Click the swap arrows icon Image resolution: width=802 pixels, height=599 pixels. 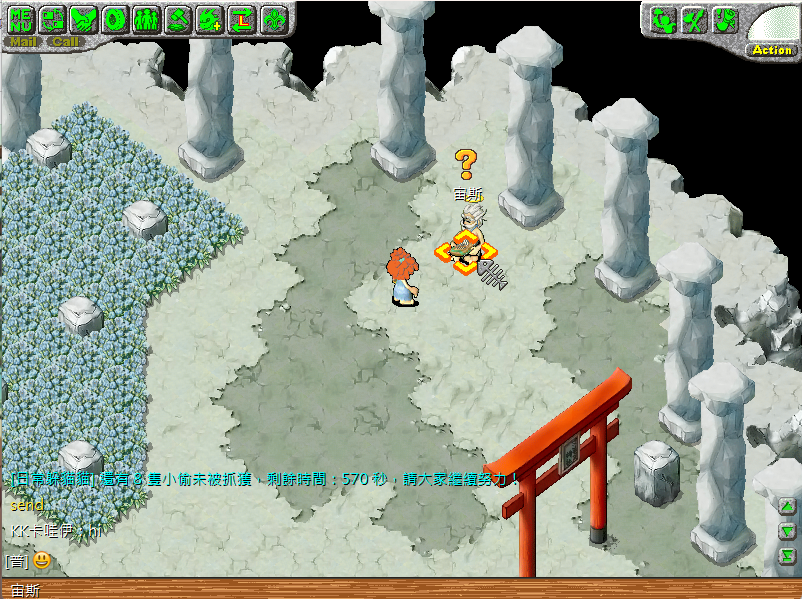click(241, 19)
